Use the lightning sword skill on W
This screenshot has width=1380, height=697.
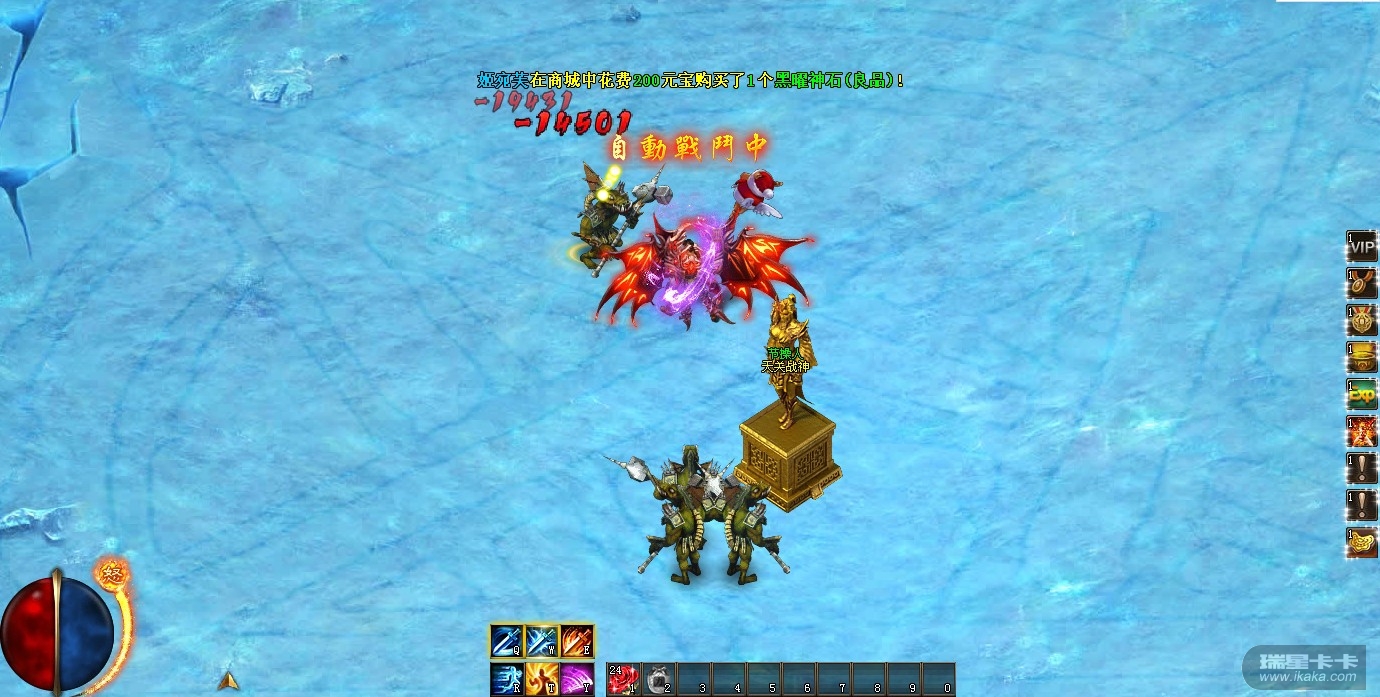542,641
